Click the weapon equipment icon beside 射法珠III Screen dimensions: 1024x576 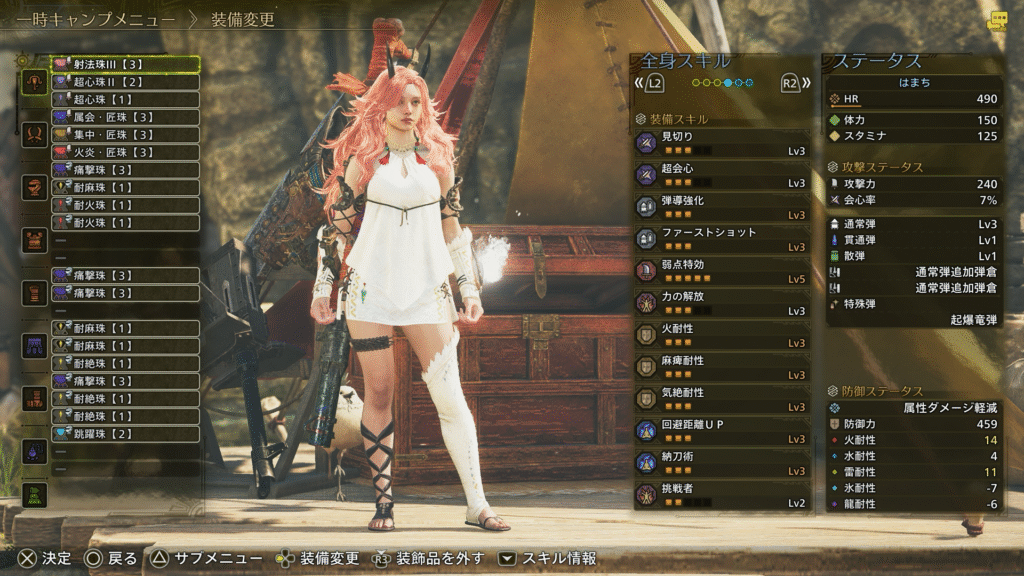tap(34, 82)
